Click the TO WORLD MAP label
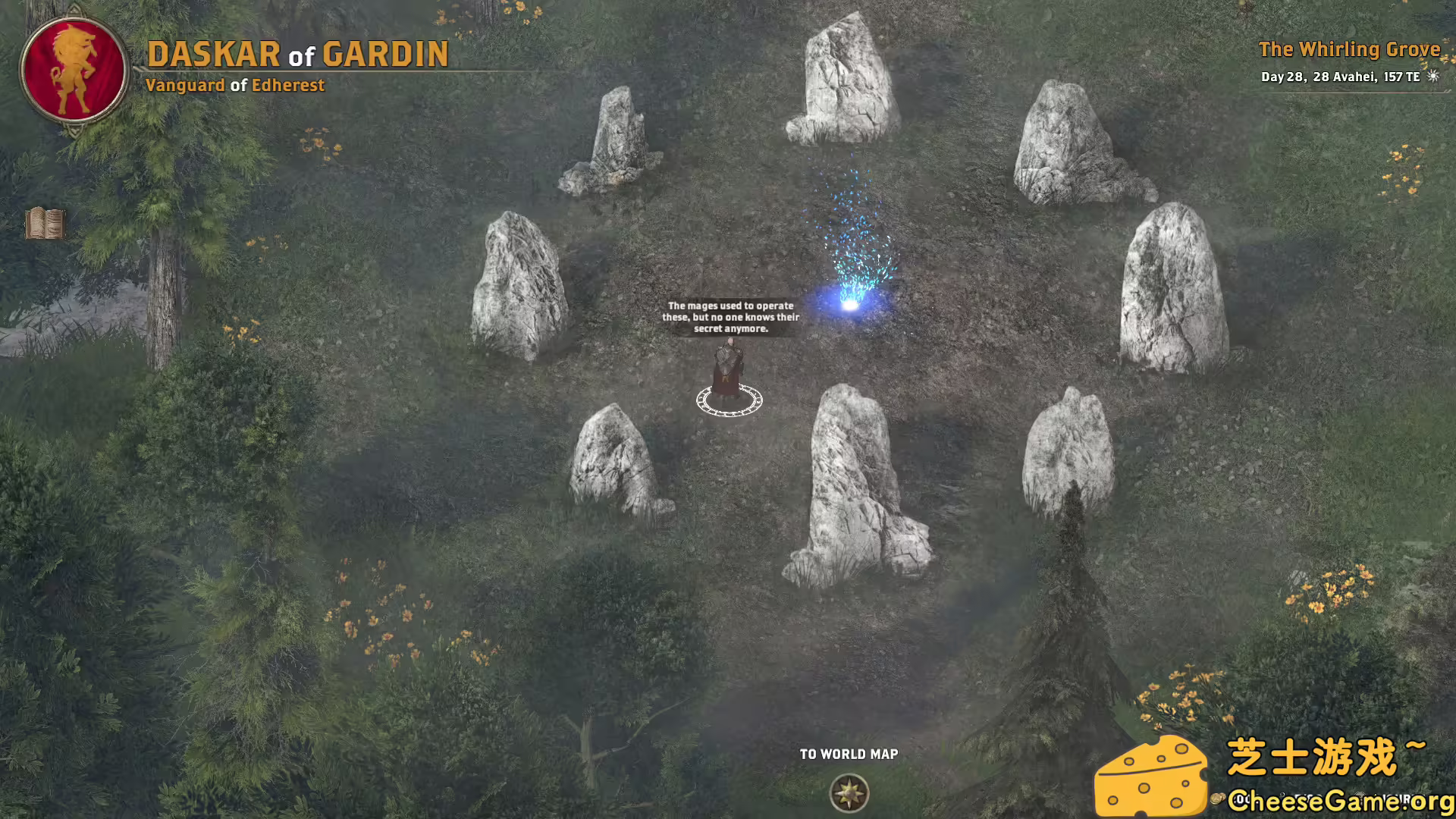 click(x=848, y=754)
